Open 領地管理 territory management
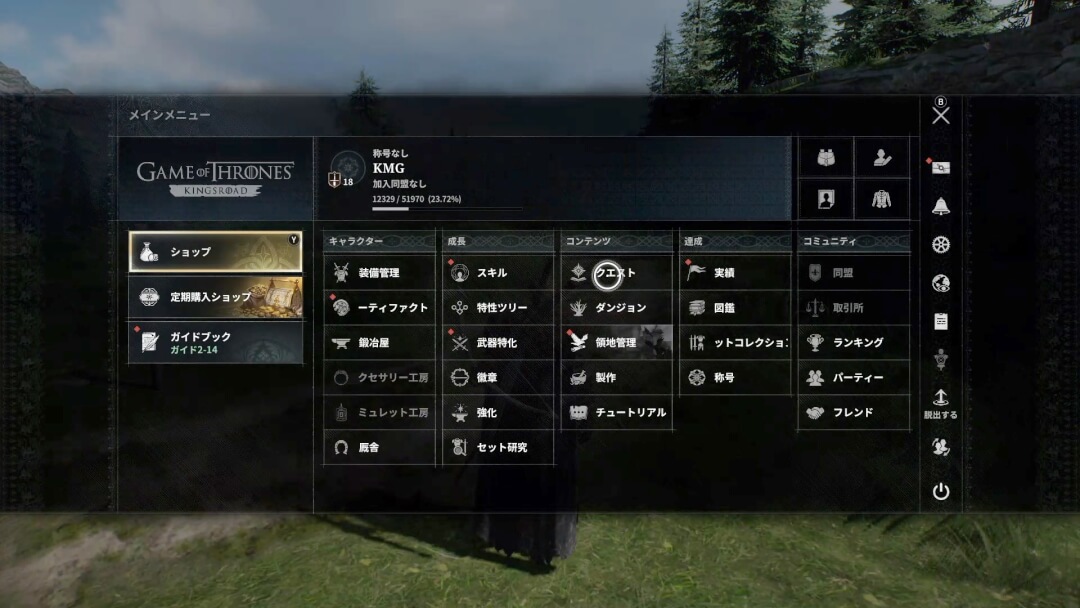Screen dimensions: 1080x608 616,343
